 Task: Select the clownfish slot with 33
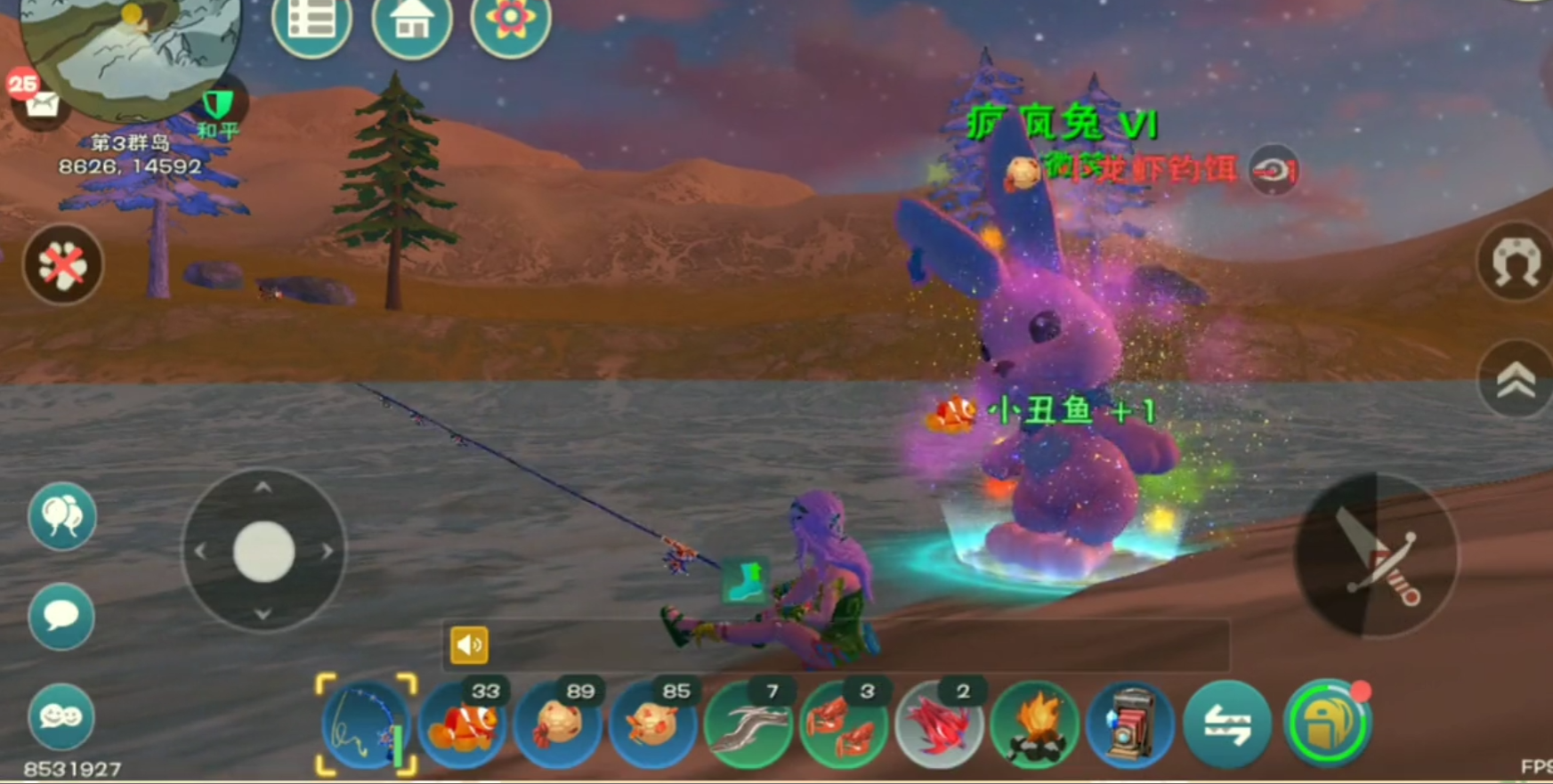click(x=462, y=724)
